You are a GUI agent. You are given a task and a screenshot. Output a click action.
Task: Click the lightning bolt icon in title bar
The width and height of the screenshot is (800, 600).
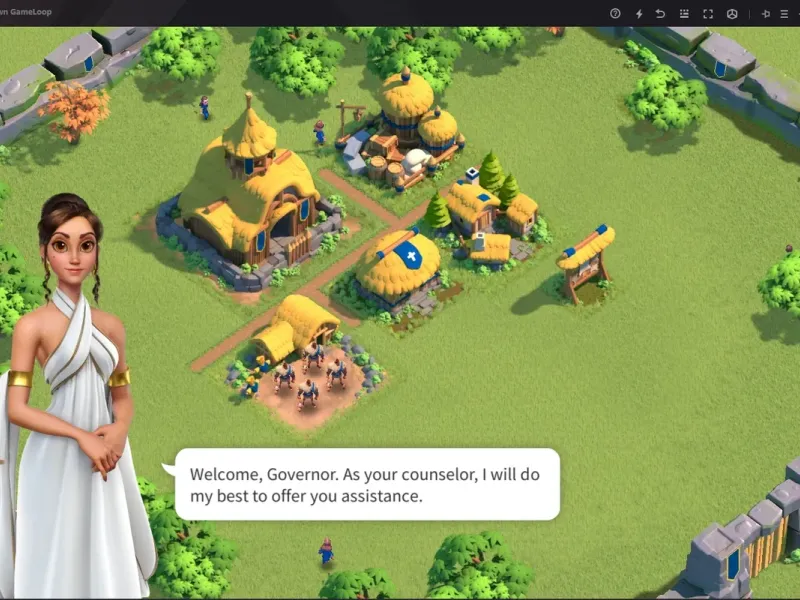[x=639, y=13]
